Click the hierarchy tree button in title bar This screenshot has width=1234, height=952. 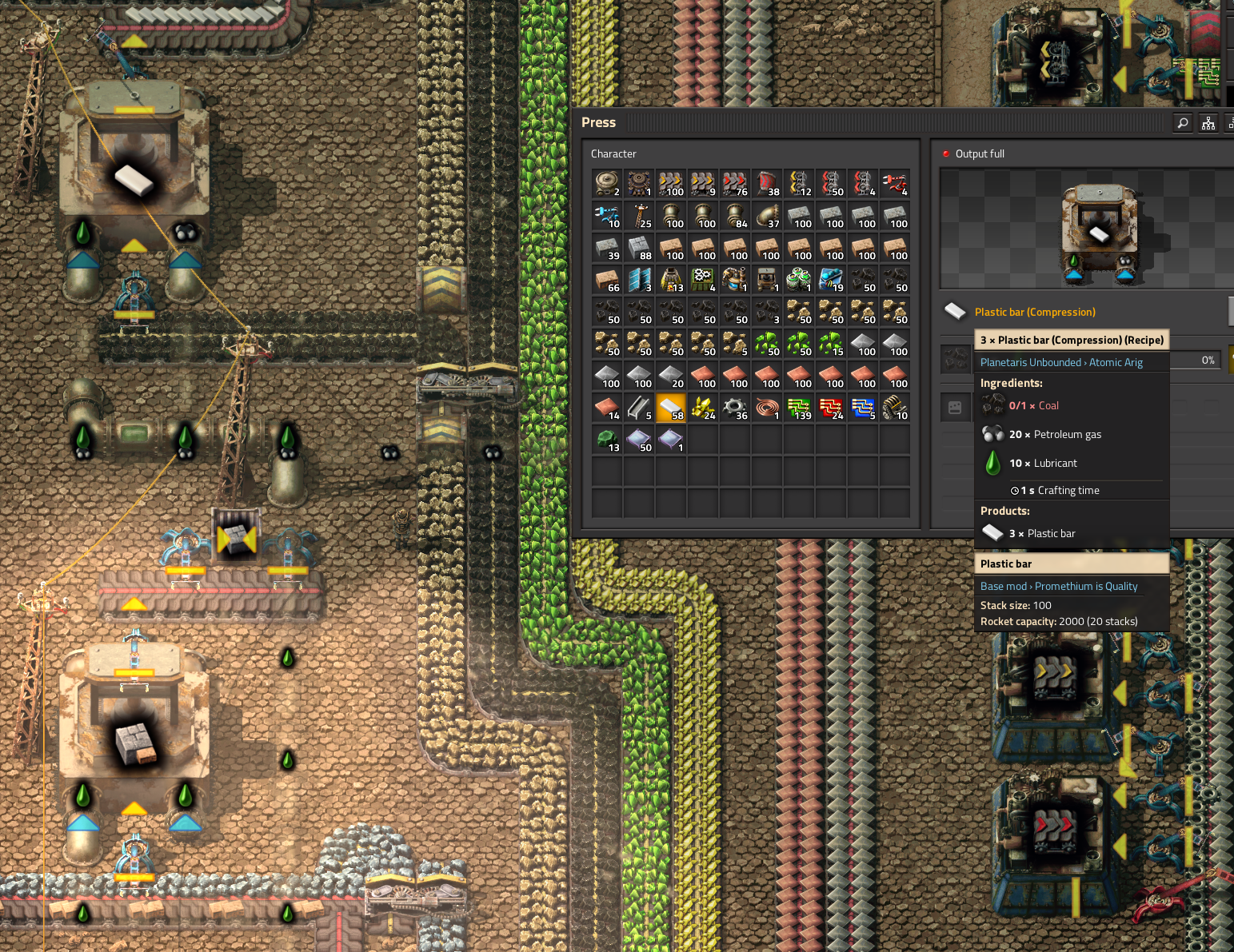tap(1208, 123)
